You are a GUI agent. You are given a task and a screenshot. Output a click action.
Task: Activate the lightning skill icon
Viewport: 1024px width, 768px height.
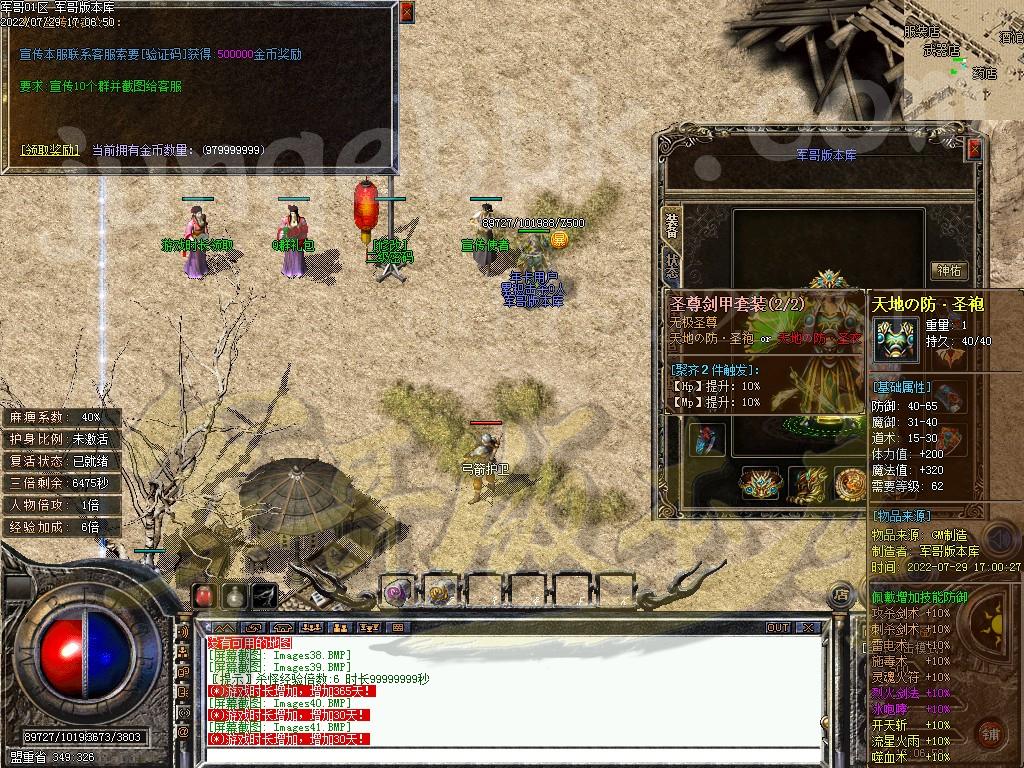point(264,595)
